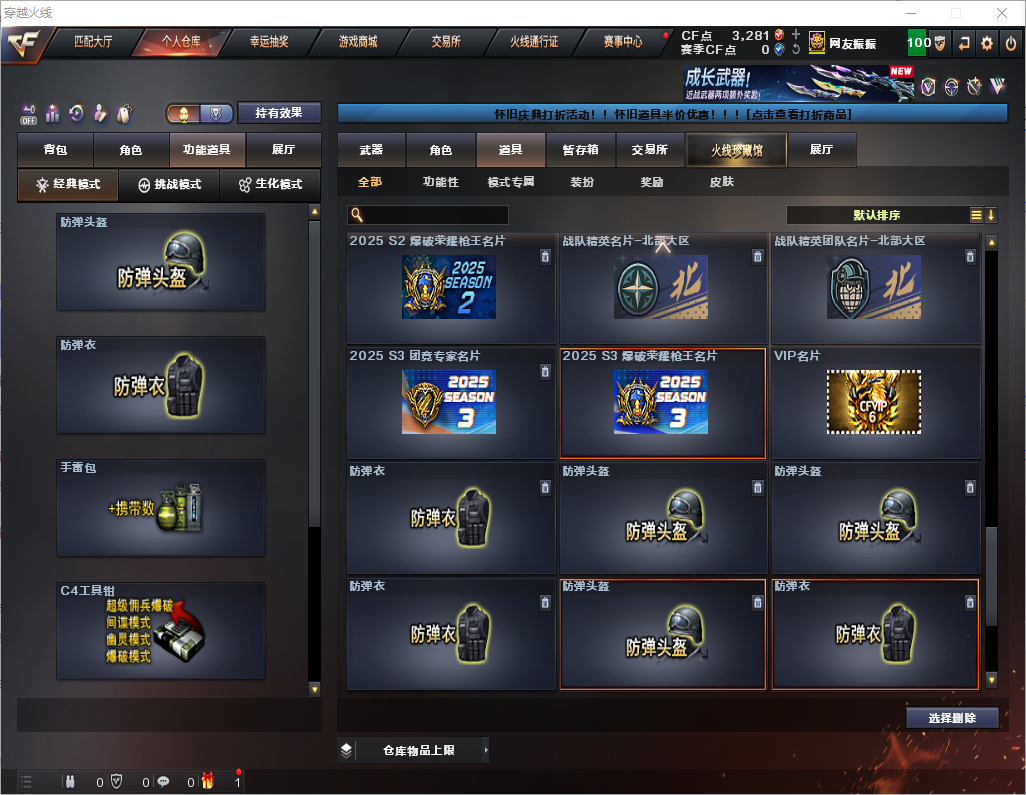1026x795 pixels.
Task: Switch to the 武器 weapons tab
Action: click(371, 150)
